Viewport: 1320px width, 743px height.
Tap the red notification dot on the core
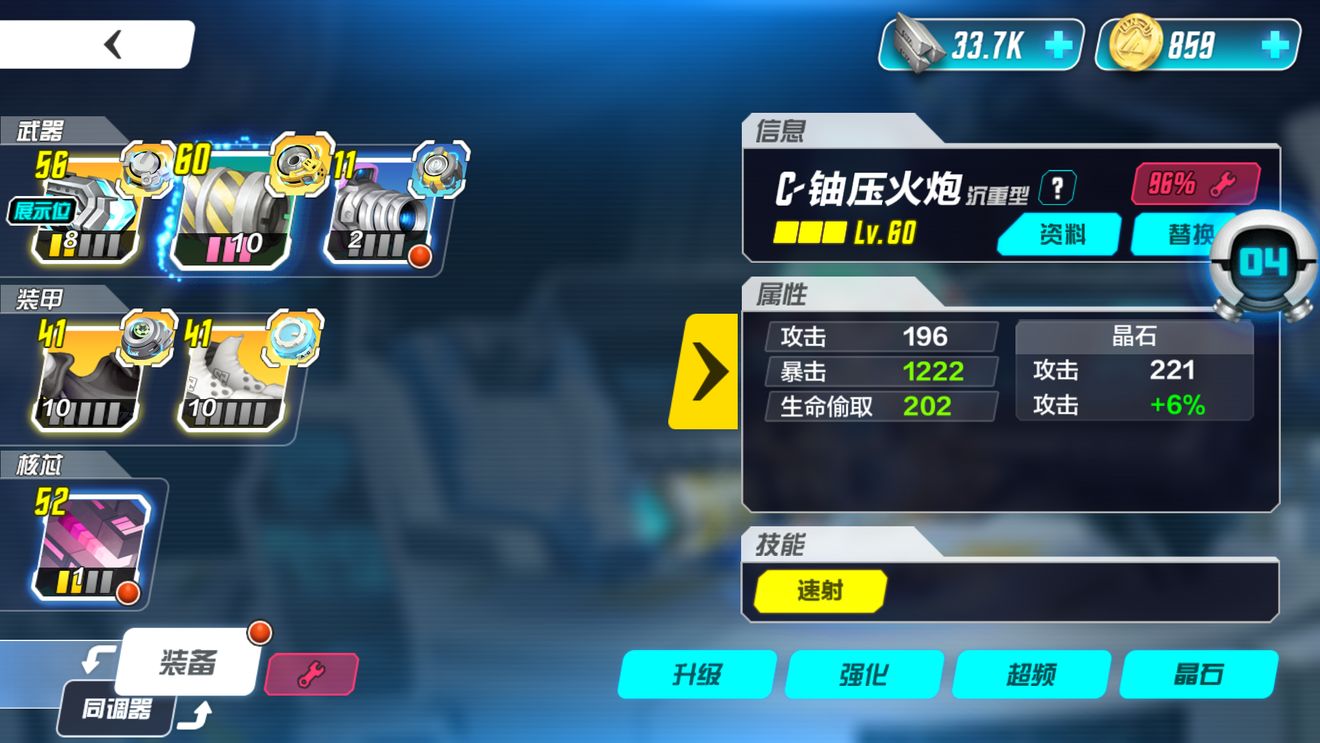pos(129,594)
